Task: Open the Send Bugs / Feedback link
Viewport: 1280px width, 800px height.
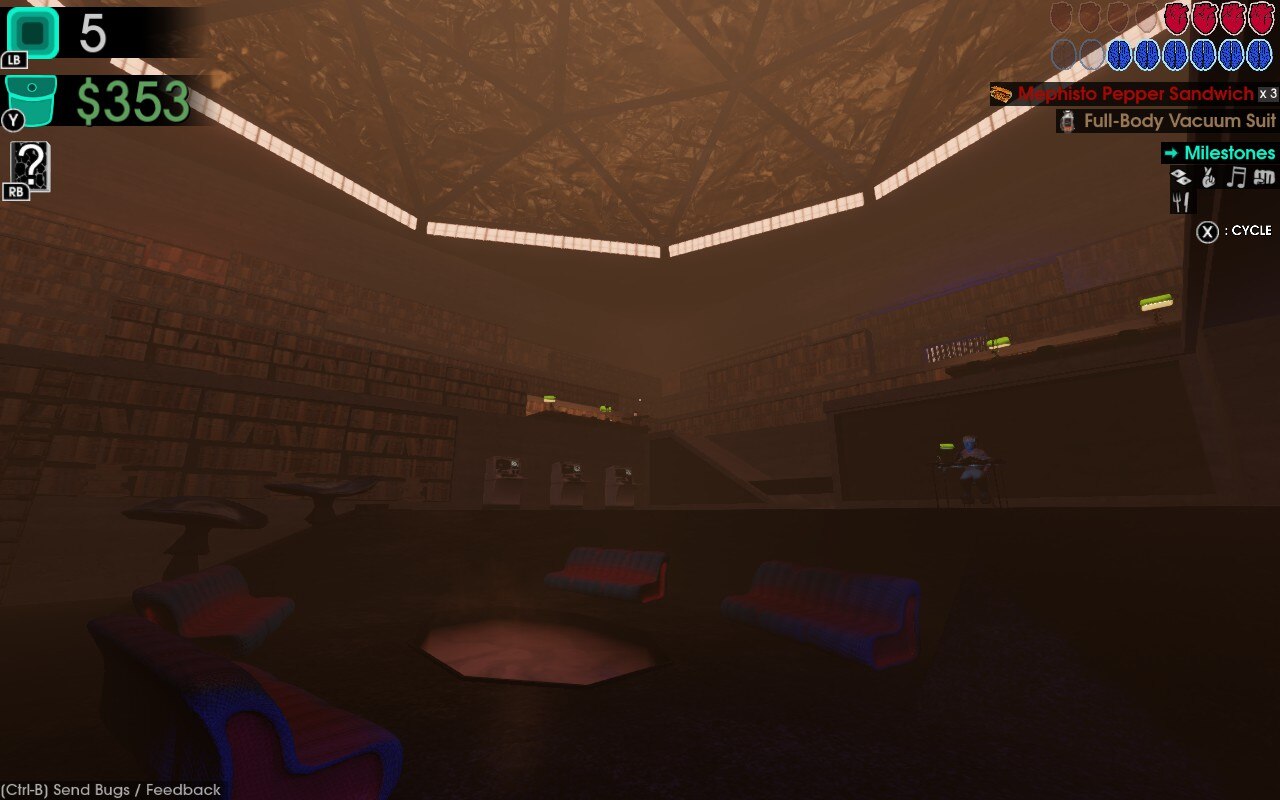Action: [x=110, y=790]
